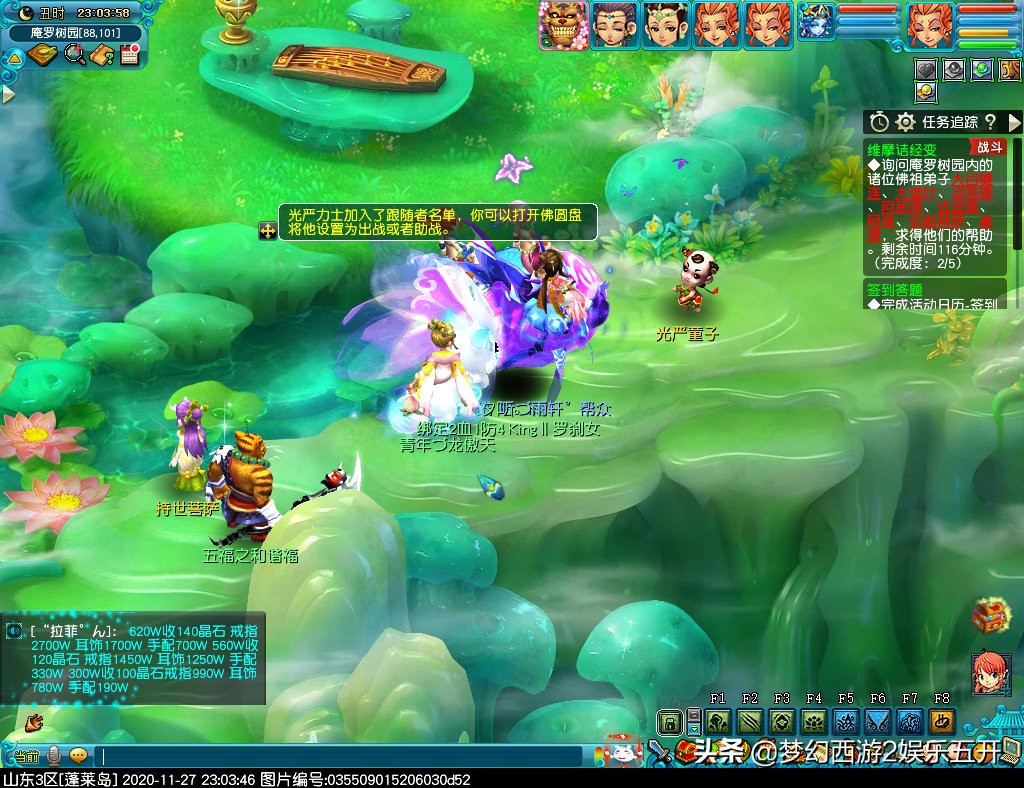This screenshot has width=1024, height=788.
Task: Collapse the top-left panel with yellow arrow
Action: click(x=15, y=58)
